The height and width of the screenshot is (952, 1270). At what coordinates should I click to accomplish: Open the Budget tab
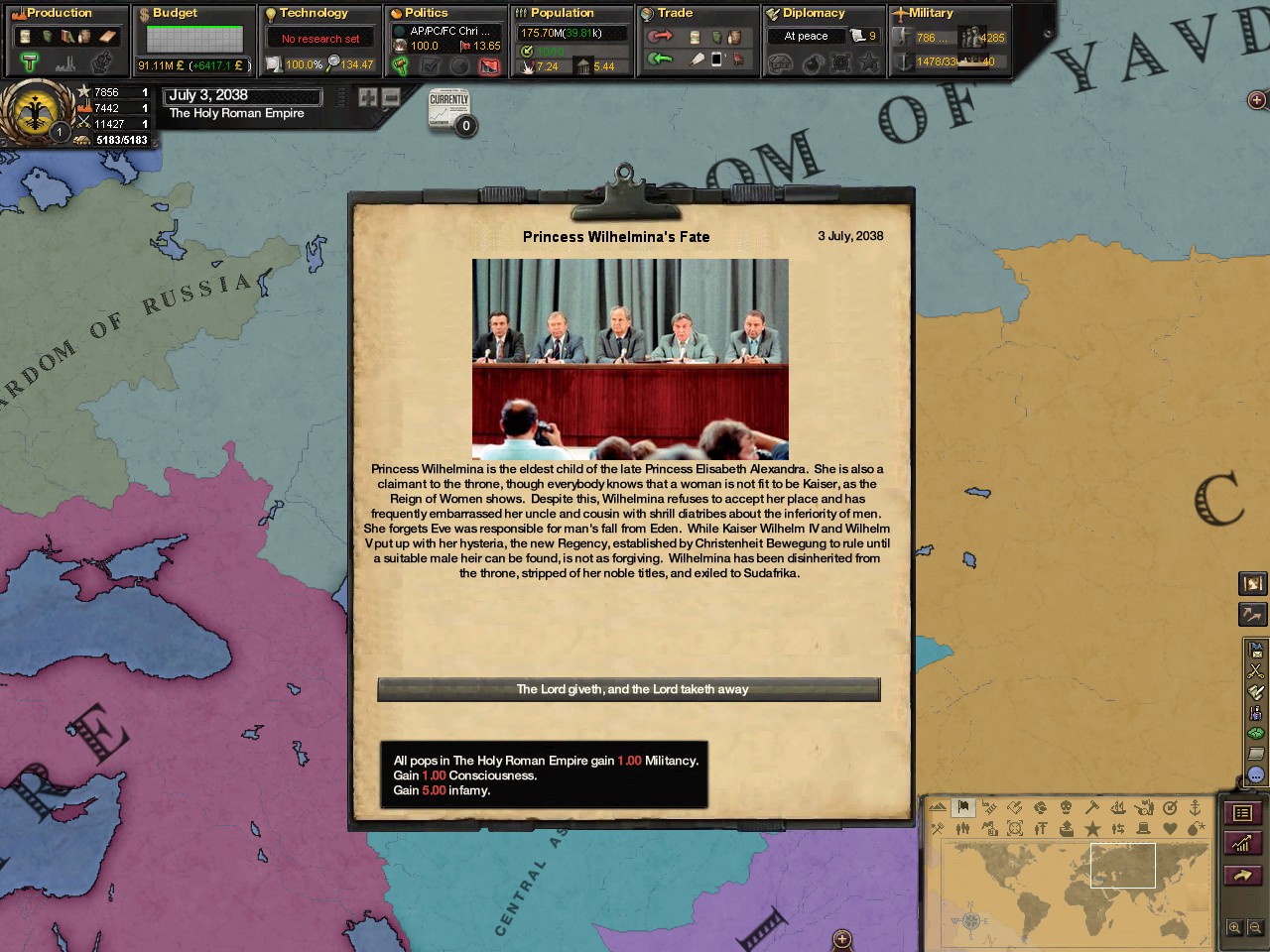pos(175,13)
